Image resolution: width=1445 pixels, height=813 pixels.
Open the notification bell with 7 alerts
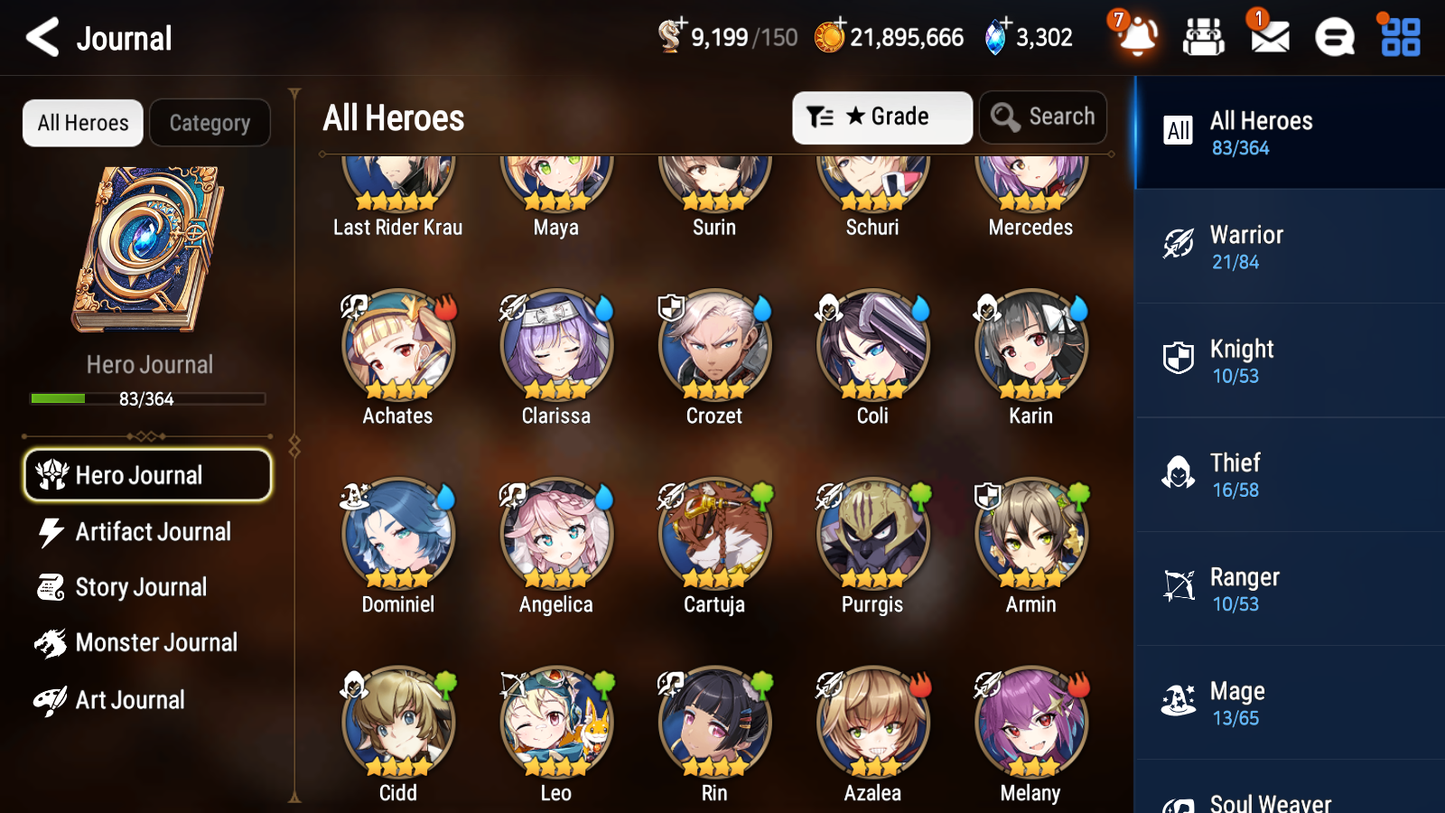coord(1136,37)
